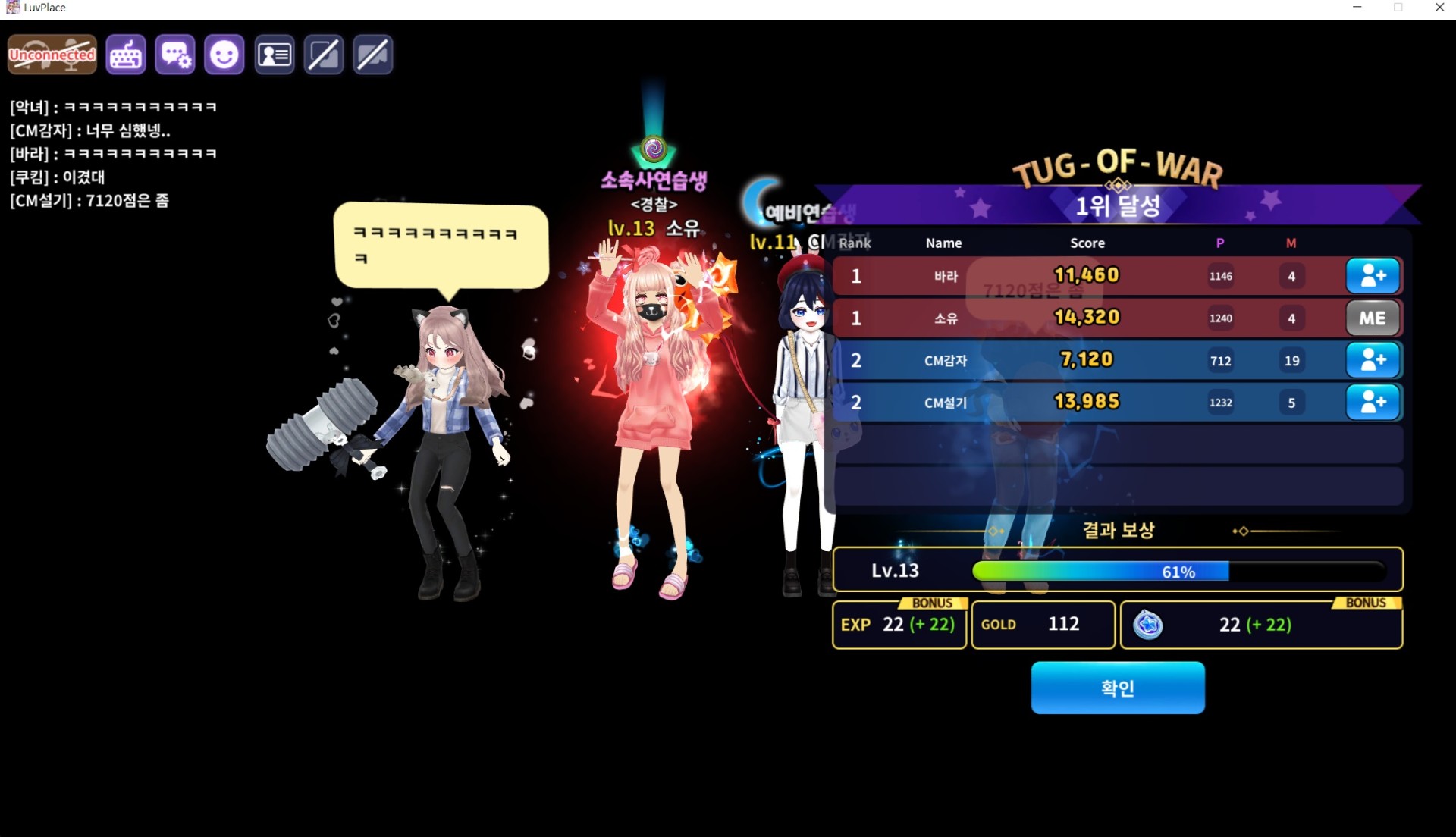Add 바라 as a friend
This screenshot has width=1456, height=837.
[x=1373, y=276]
